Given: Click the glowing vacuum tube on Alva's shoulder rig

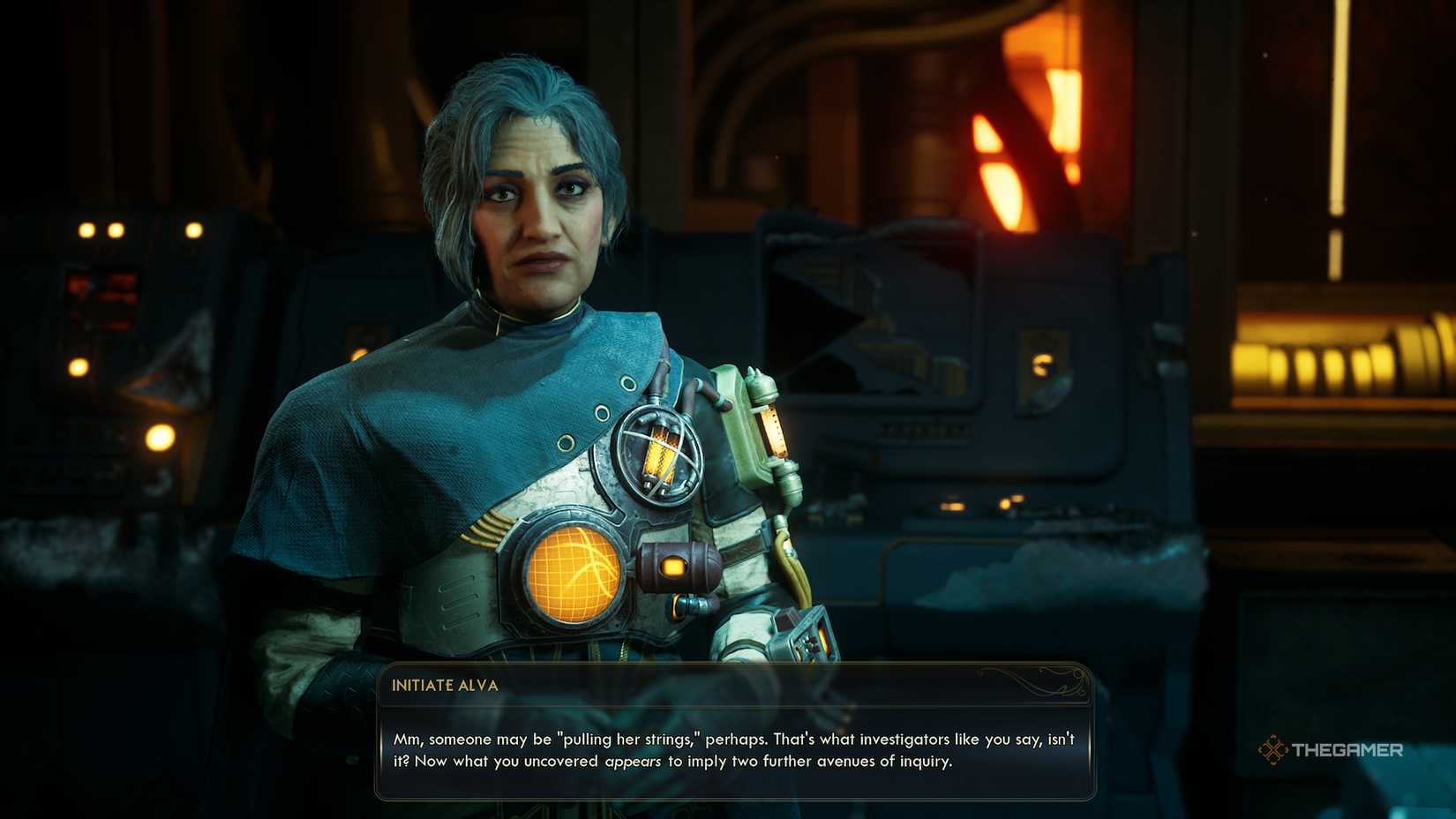Looking at the screenshot, I should tap(660, 450).
